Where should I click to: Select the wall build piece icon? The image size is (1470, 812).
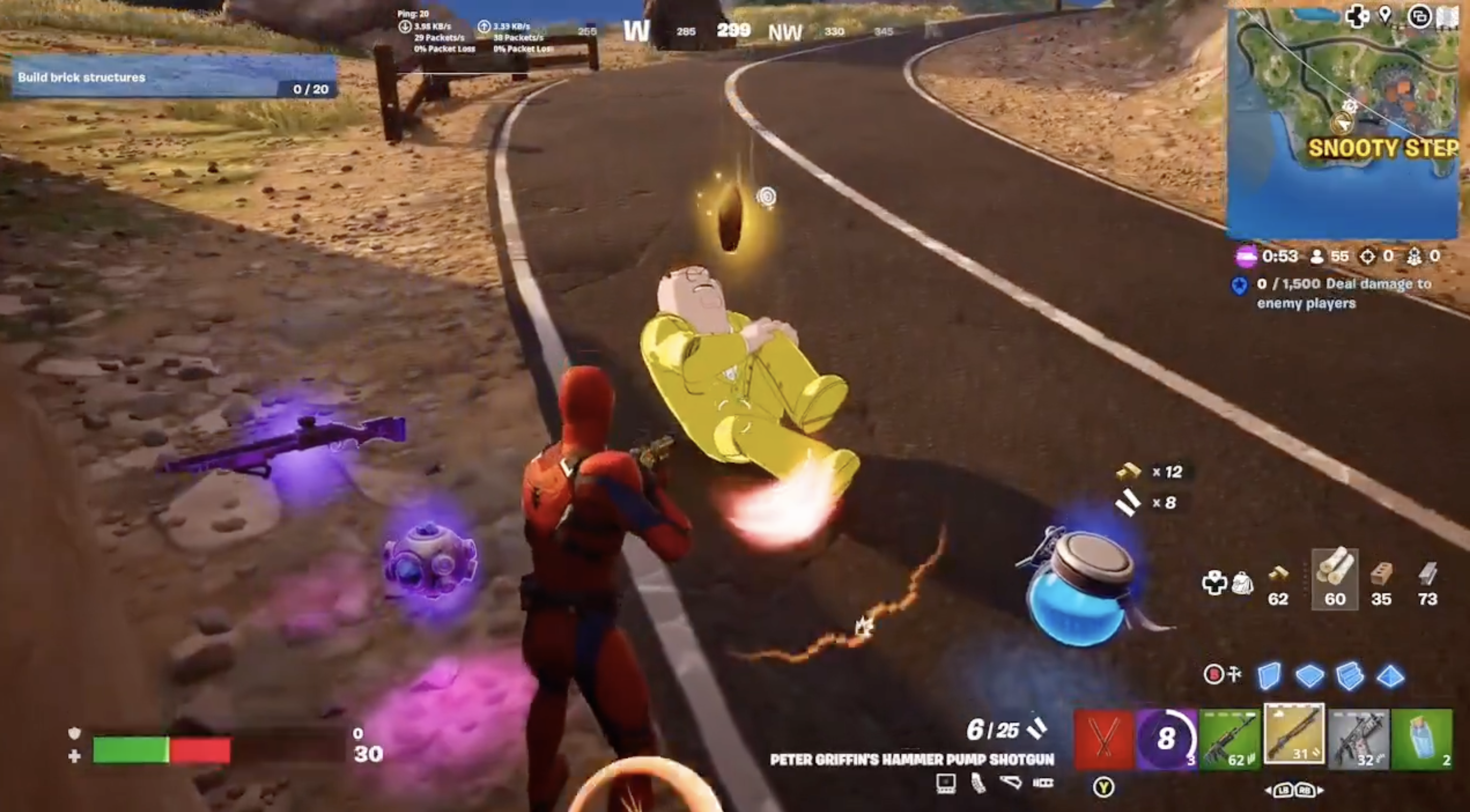pyautogui.click(x=1269, y=676)
